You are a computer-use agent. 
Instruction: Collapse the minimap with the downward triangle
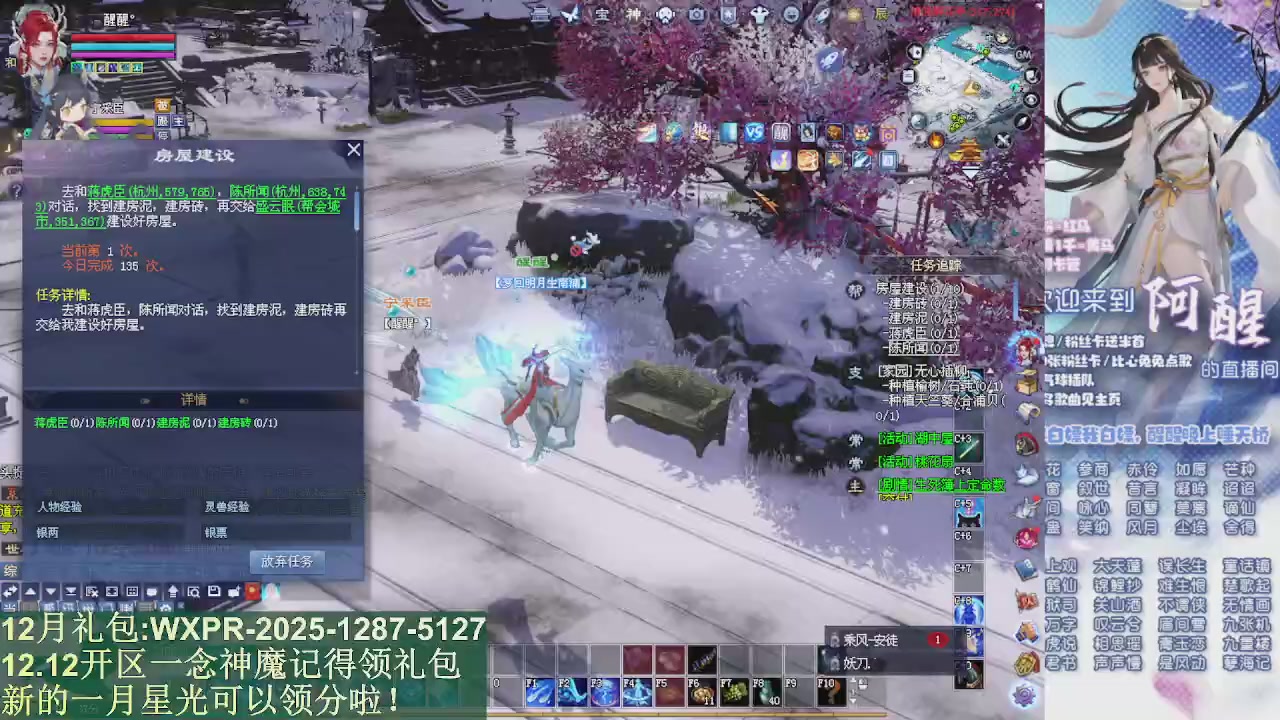pos(970,172)
